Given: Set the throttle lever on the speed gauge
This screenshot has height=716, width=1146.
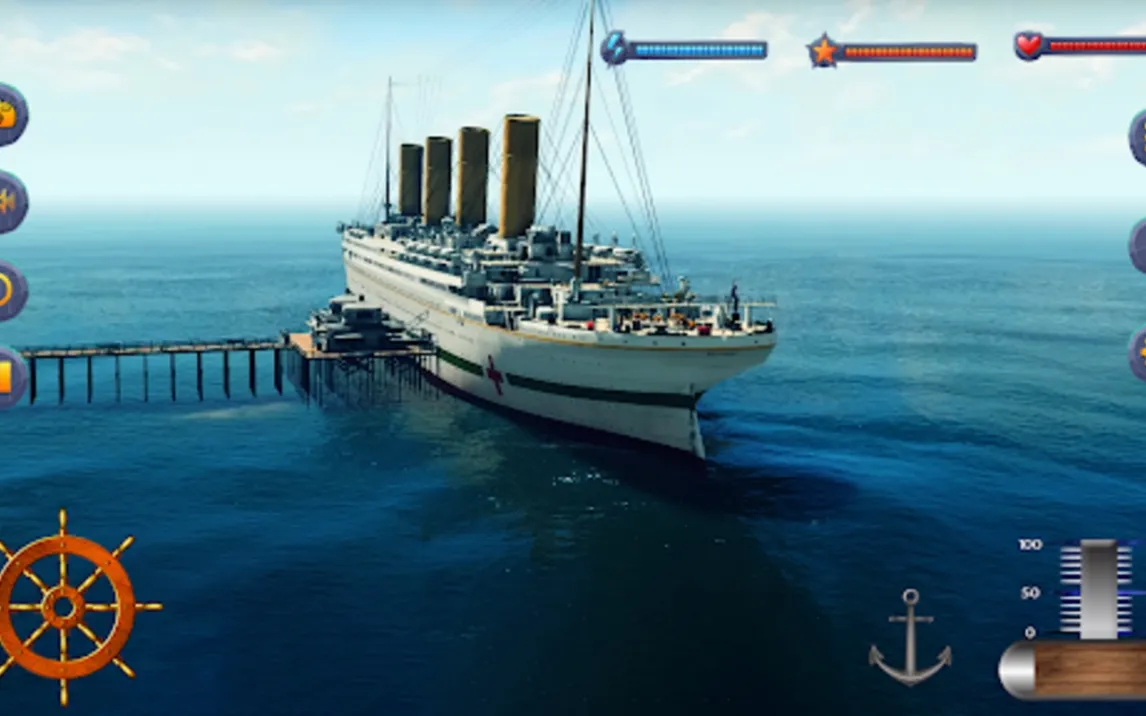Looking at the screenshot, I should click(1098, 589).
